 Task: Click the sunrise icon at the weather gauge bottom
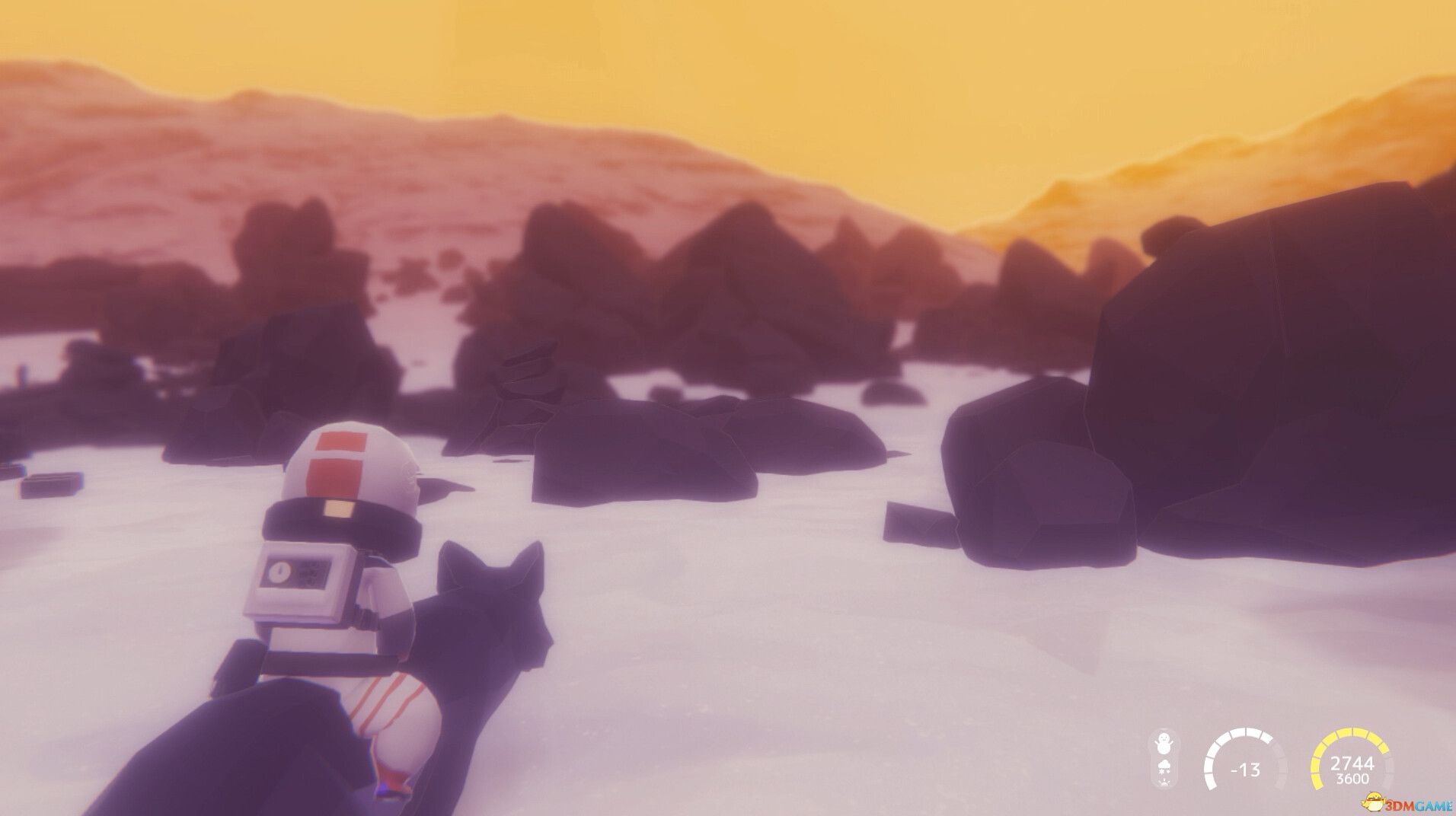point(1164,783)
